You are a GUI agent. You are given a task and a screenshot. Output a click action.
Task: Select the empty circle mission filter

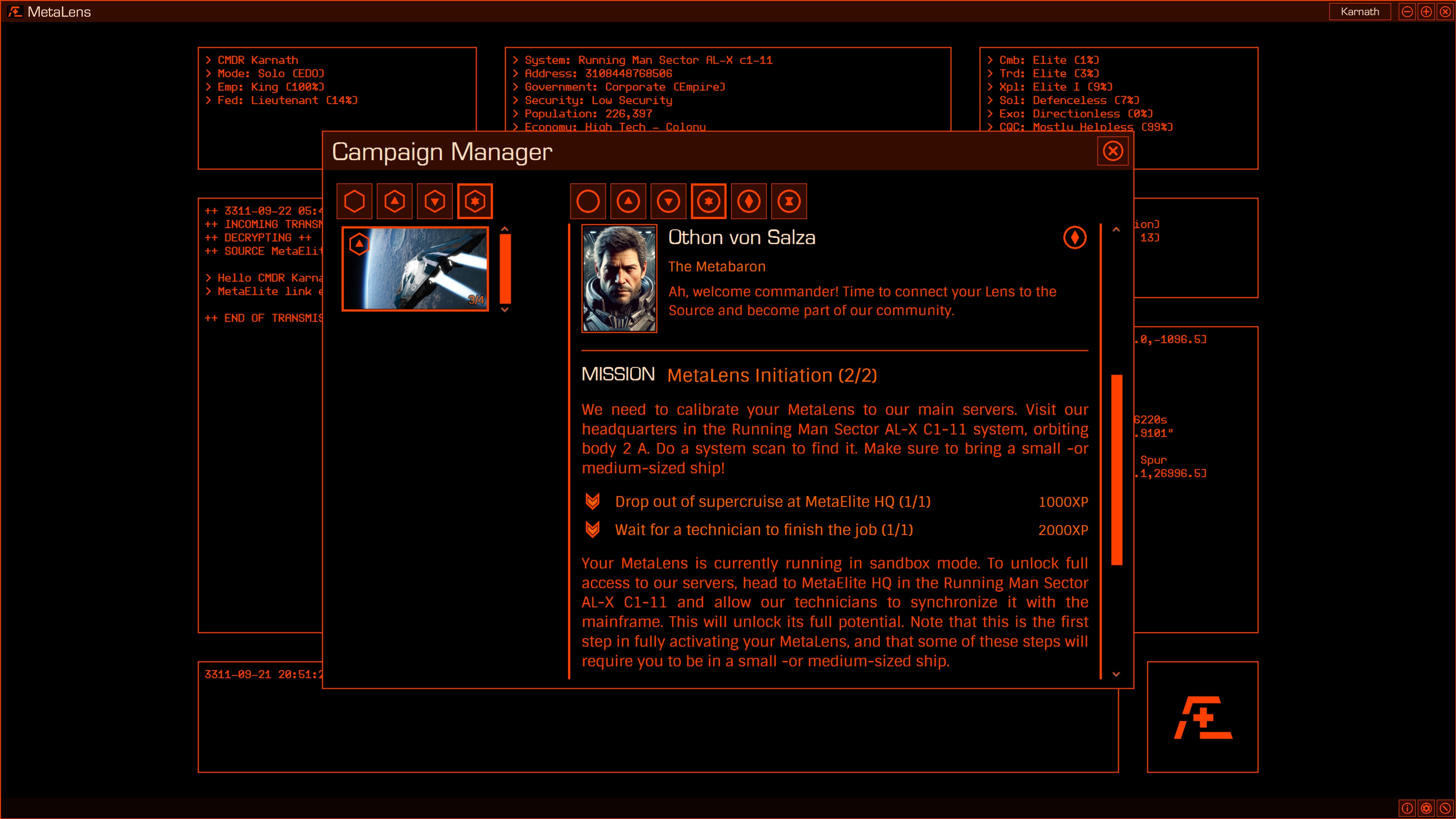tap(588, 201)
